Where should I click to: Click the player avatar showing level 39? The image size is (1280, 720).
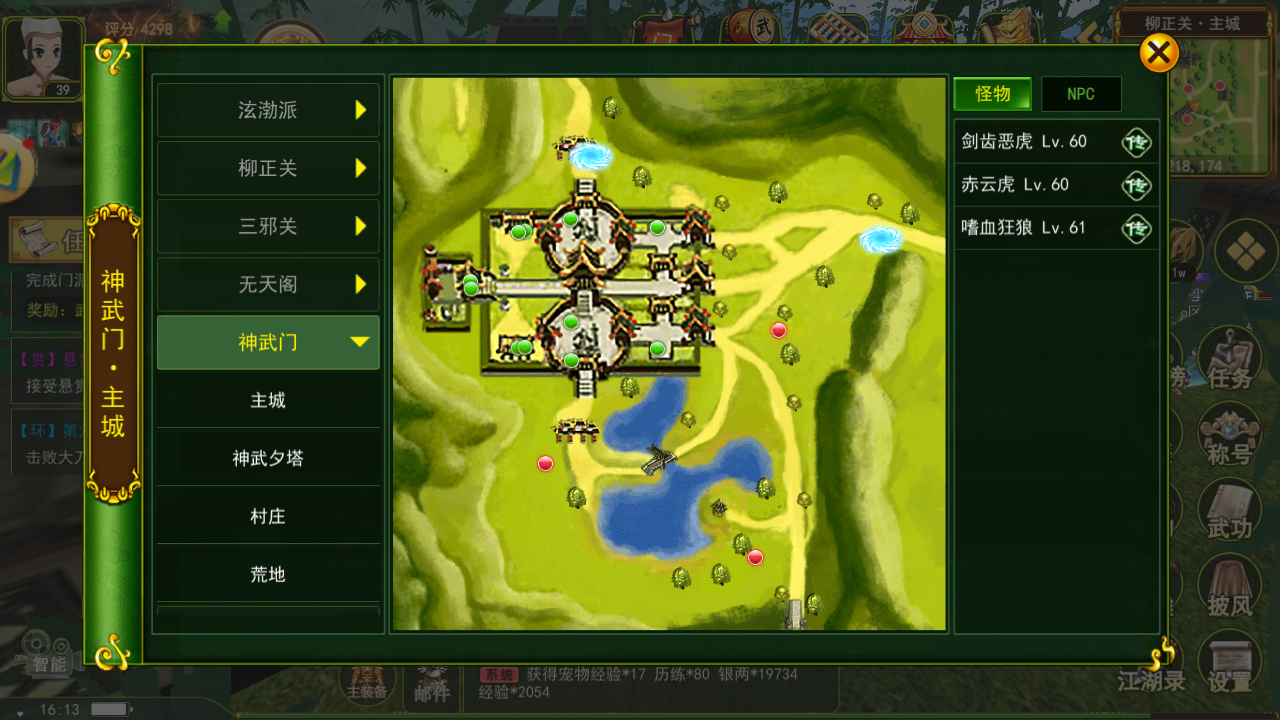(x=44, y=58)
